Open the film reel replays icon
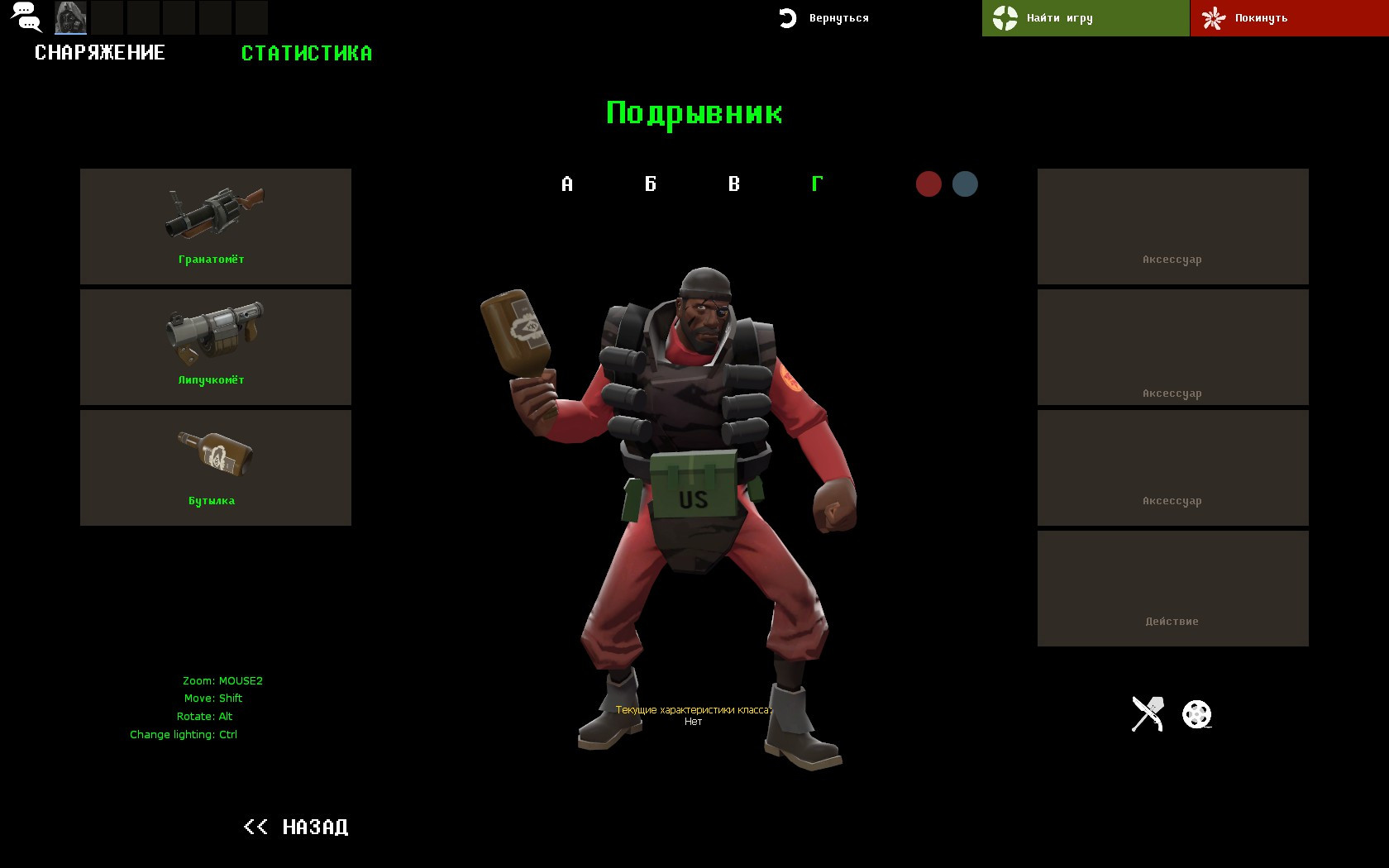 point(1198,713)
